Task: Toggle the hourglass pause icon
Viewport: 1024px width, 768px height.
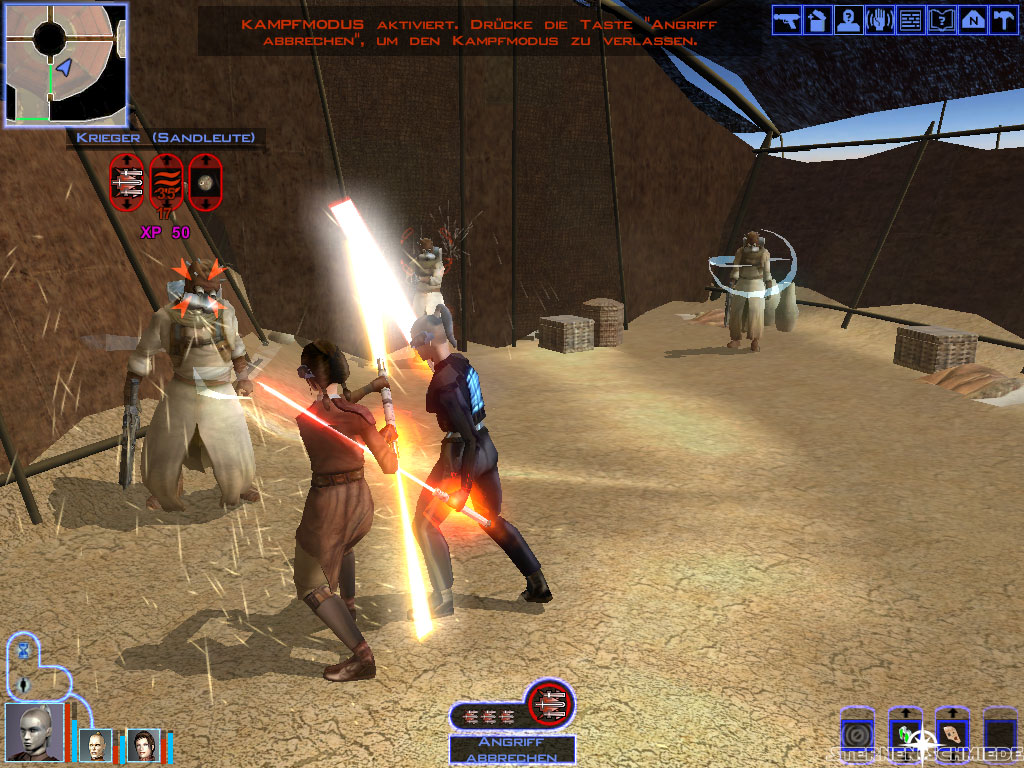Action: (24, 651)
